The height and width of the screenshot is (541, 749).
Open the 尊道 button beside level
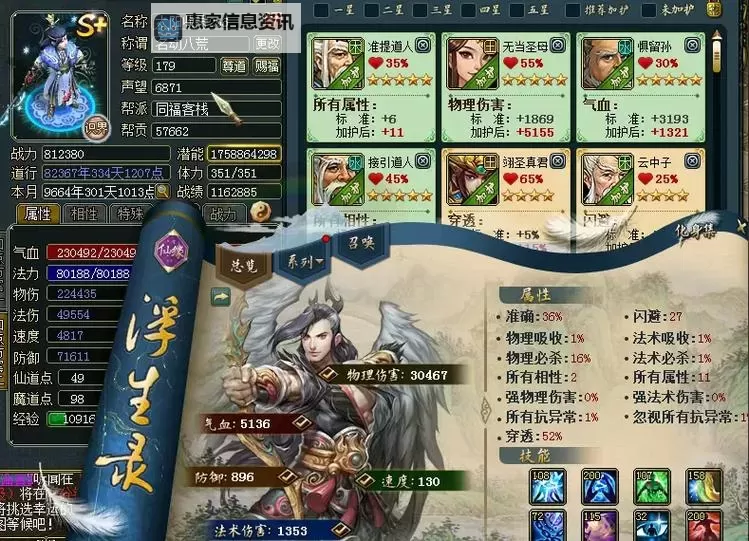235,65
